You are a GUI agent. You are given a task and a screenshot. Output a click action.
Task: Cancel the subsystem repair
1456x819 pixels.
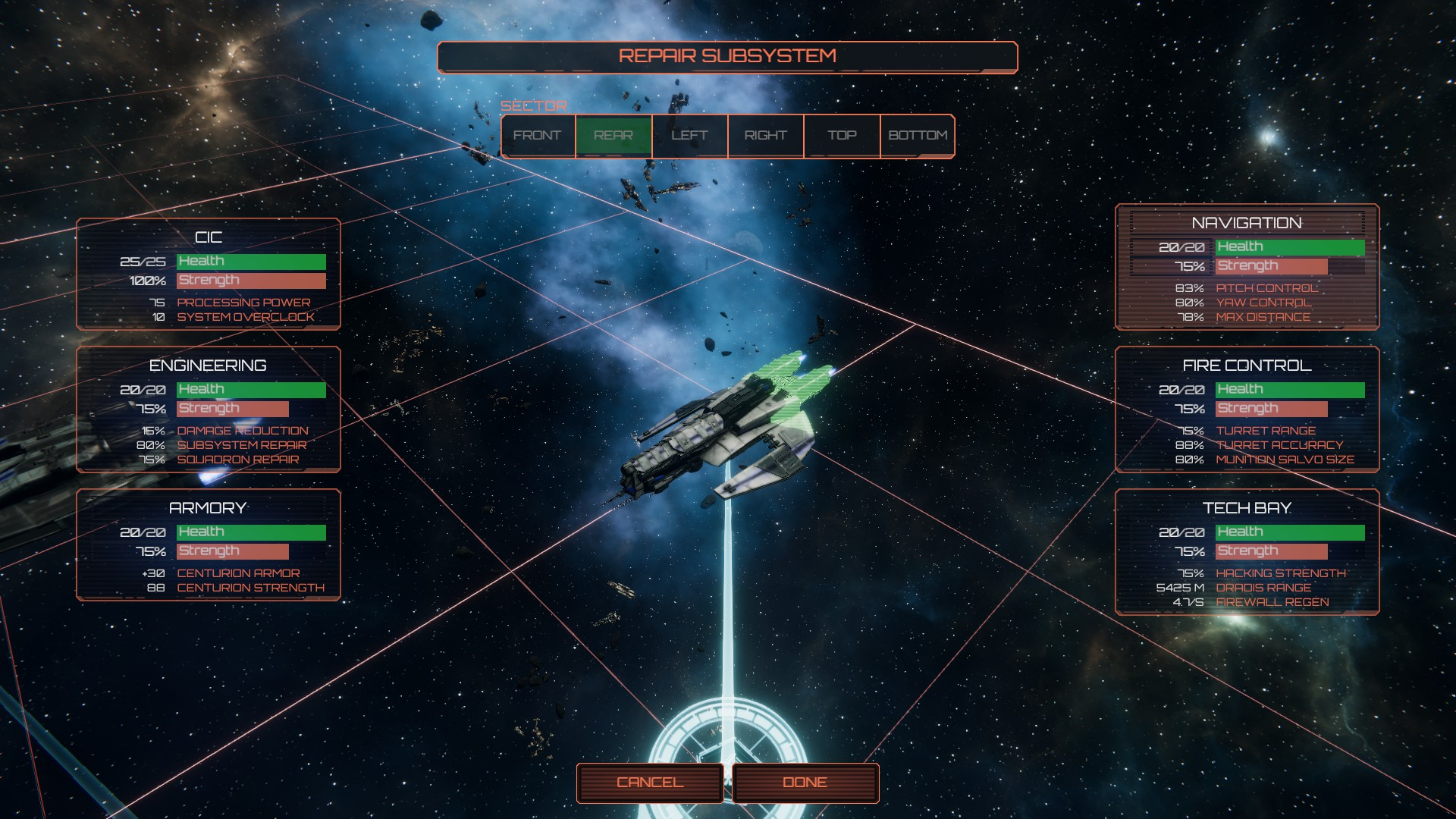(650, 783)
